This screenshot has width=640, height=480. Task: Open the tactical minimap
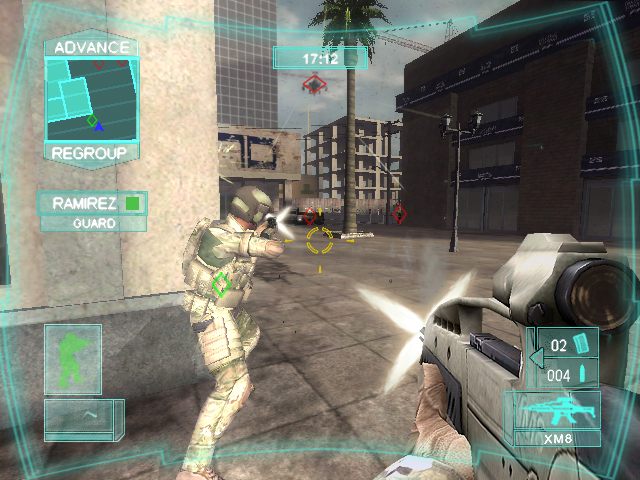[91, 100]
